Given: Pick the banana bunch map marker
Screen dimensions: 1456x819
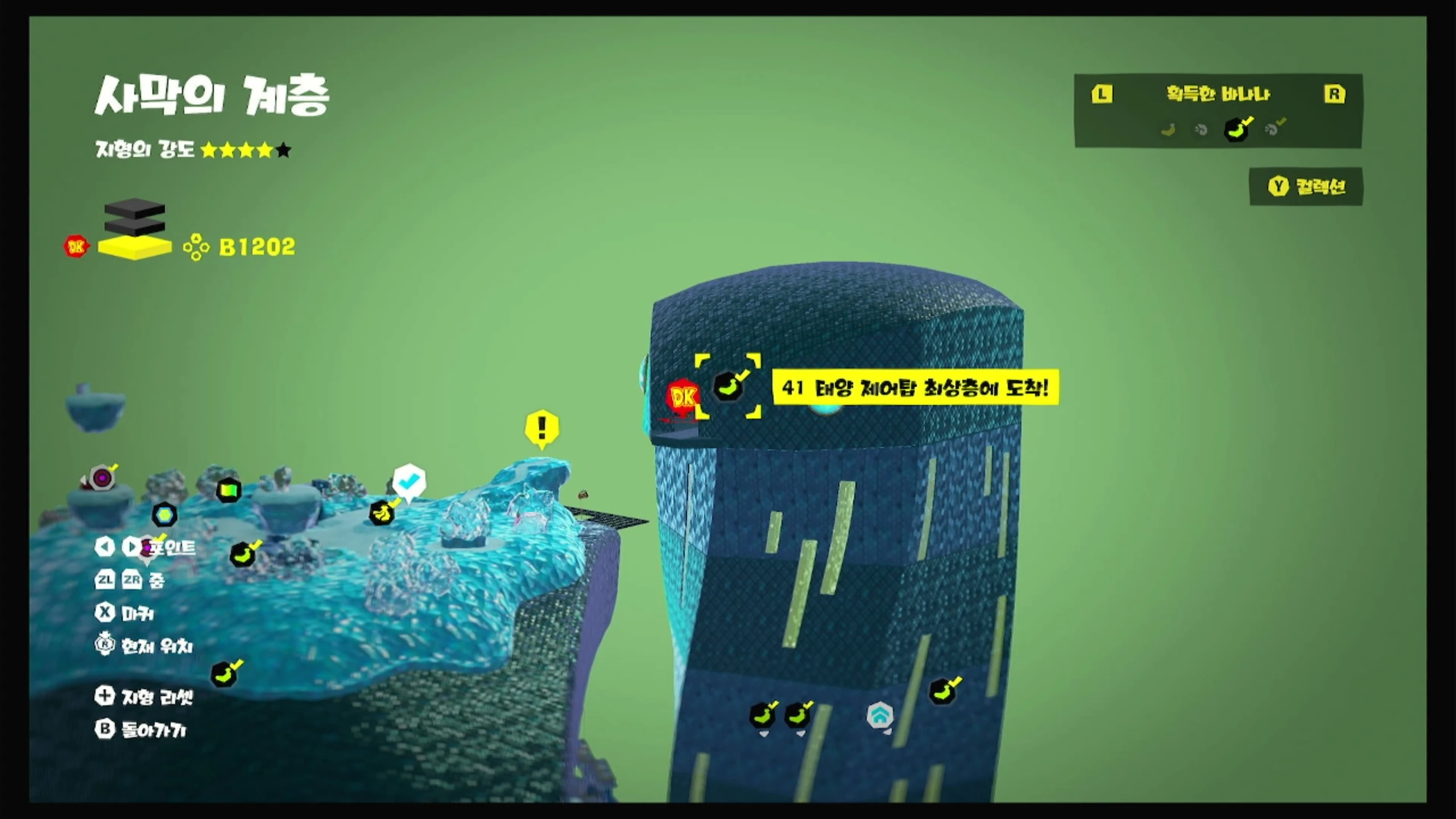Looking at the screenshot, I should 382,512.
